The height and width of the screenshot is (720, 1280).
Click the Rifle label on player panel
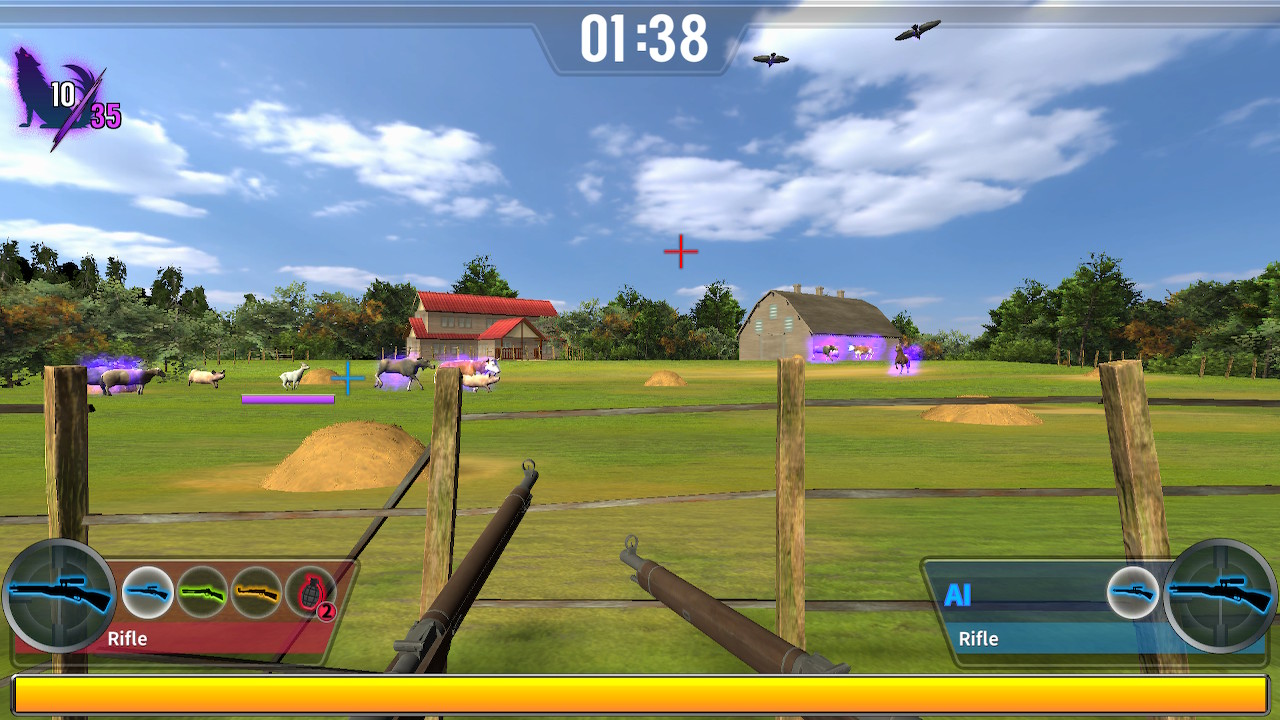point(128,637)
